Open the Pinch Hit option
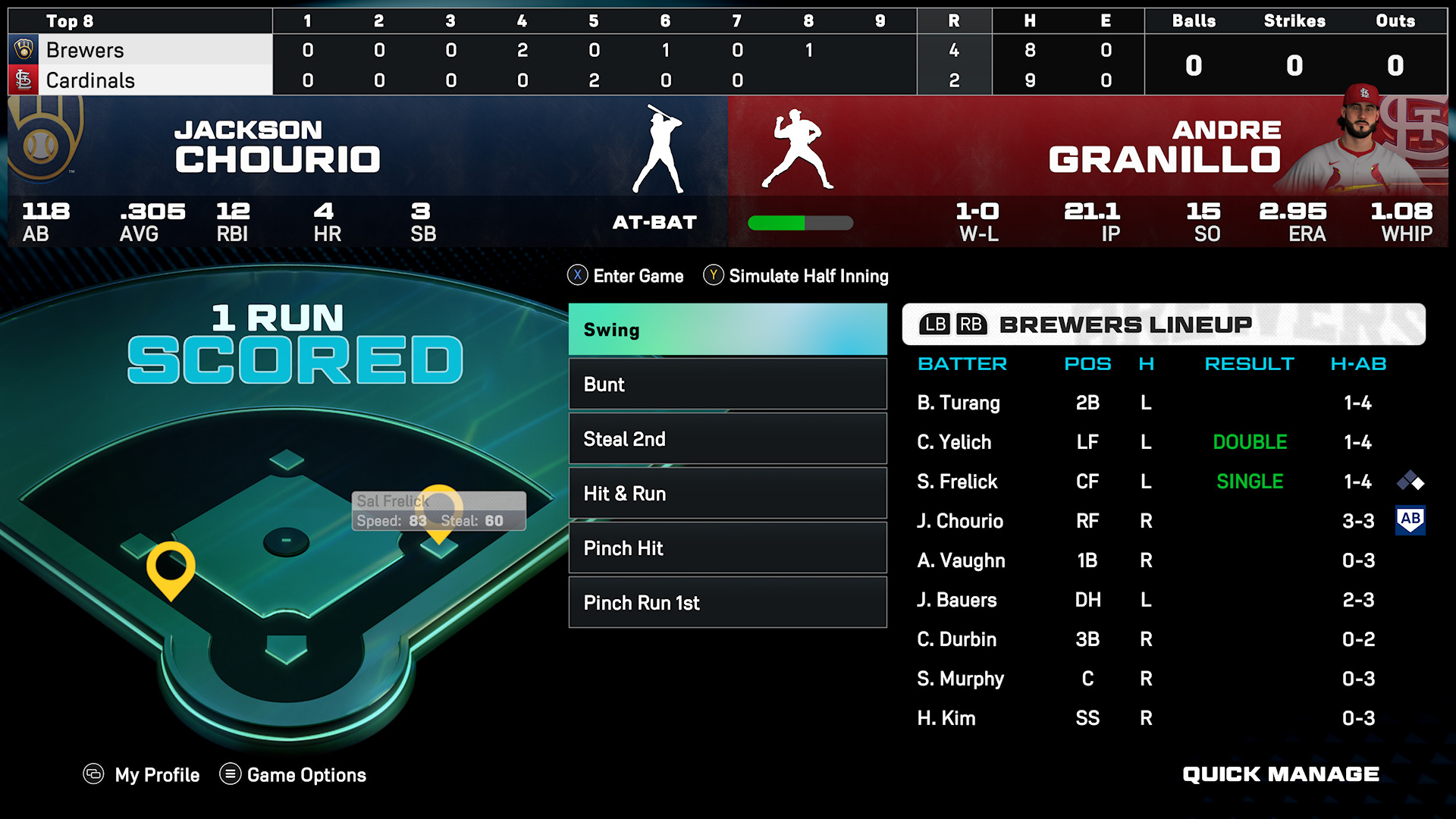 point(727,548)
